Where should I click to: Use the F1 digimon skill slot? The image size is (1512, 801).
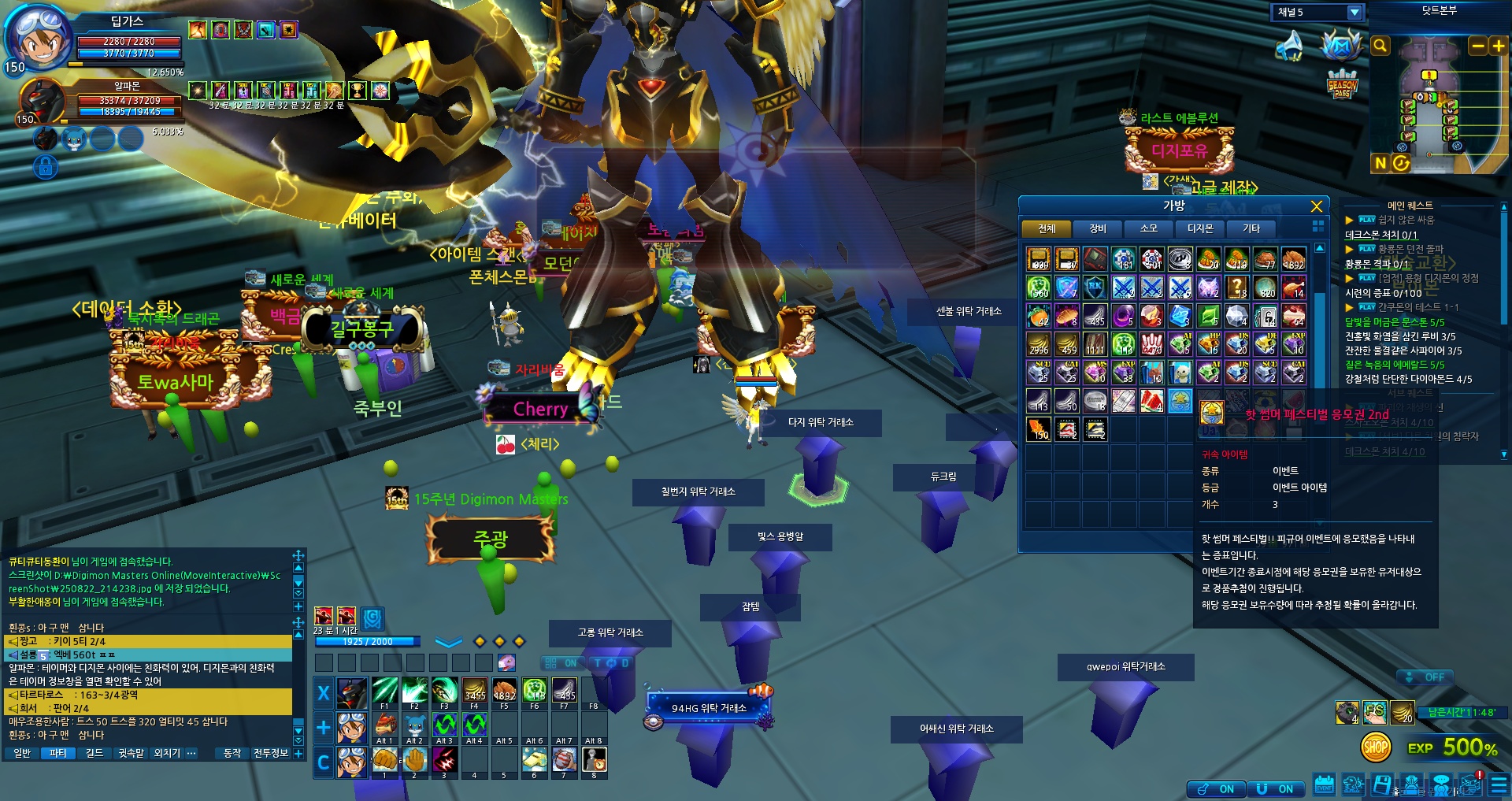pyautogui.click(x=384, y=691)
